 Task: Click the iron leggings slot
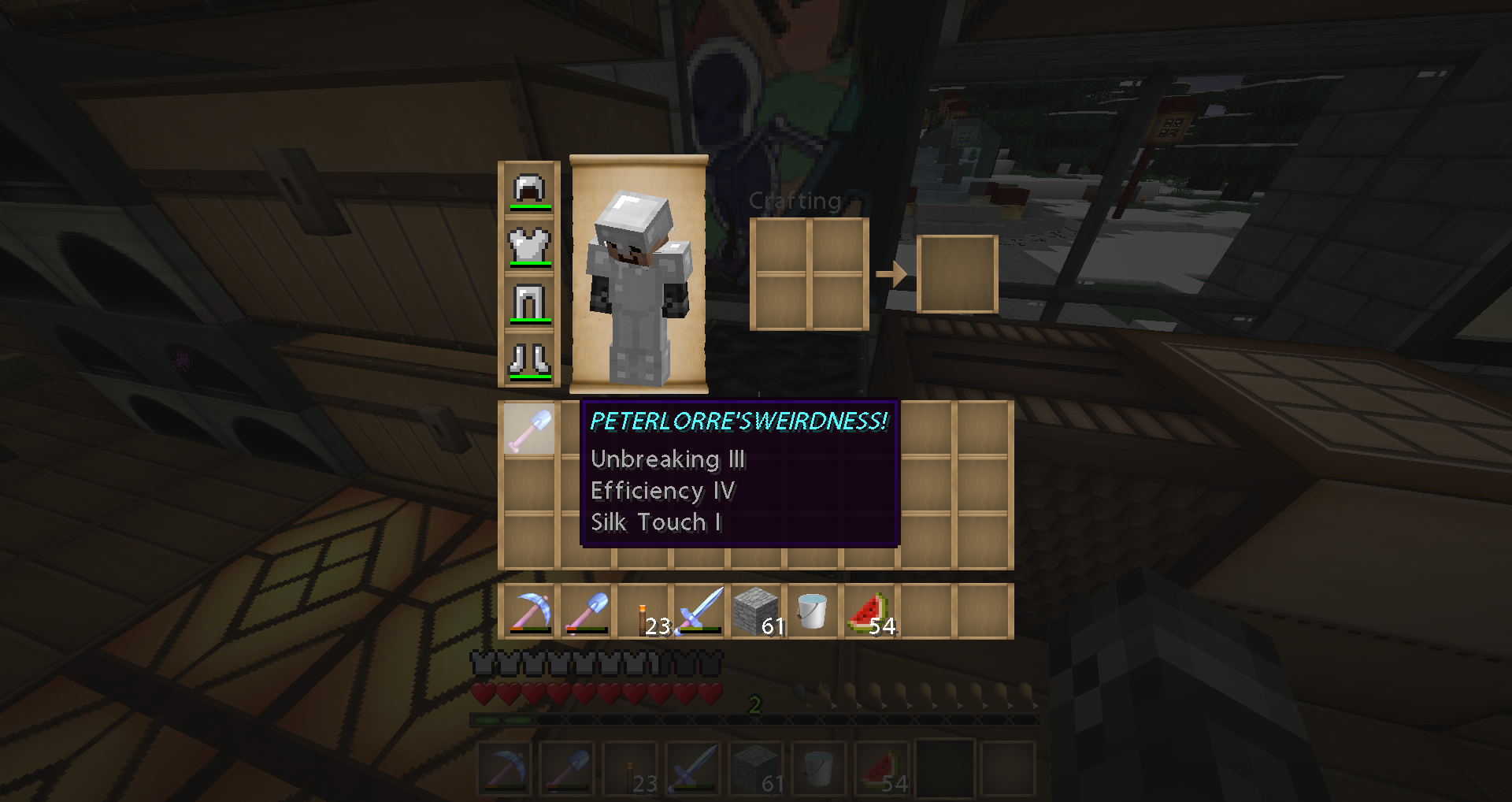click(x=529, y=303)
